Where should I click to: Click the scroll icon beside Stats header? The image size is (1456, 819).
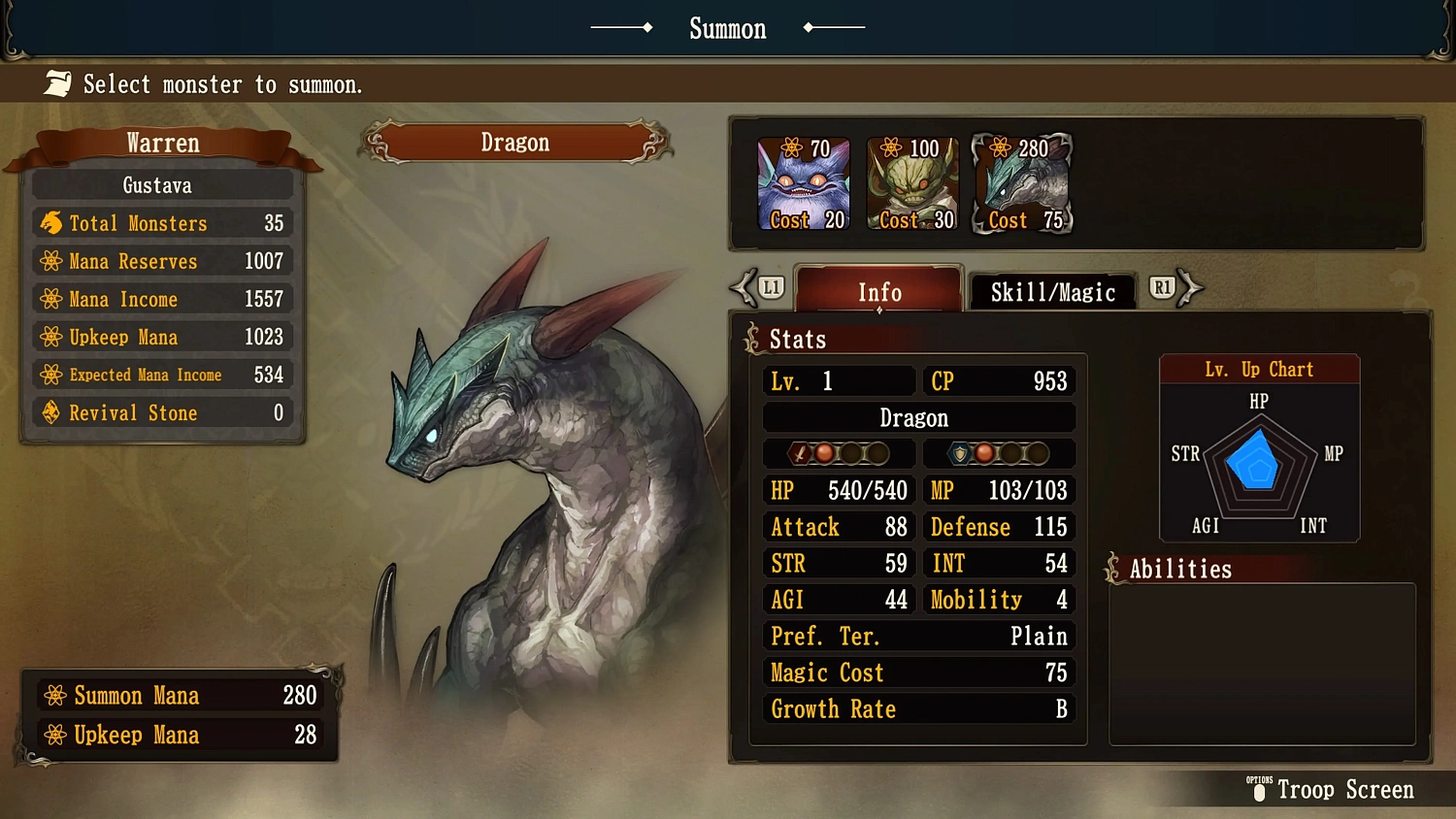(x=752, y=338)
